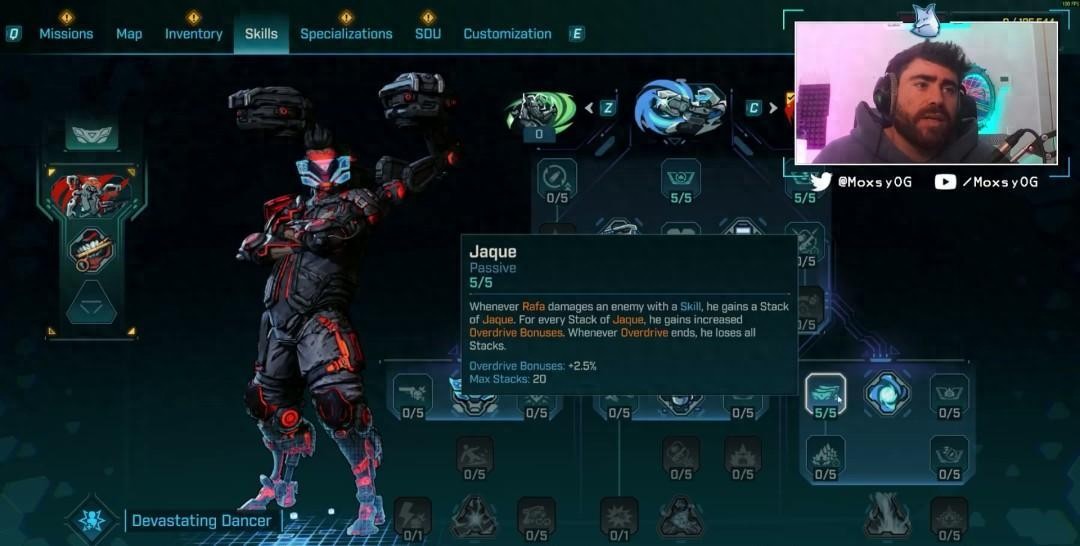This screenshot has height=546, width=1080.
Task: Select the Devastating Dancer build emblem
Action: coord(94,520)
